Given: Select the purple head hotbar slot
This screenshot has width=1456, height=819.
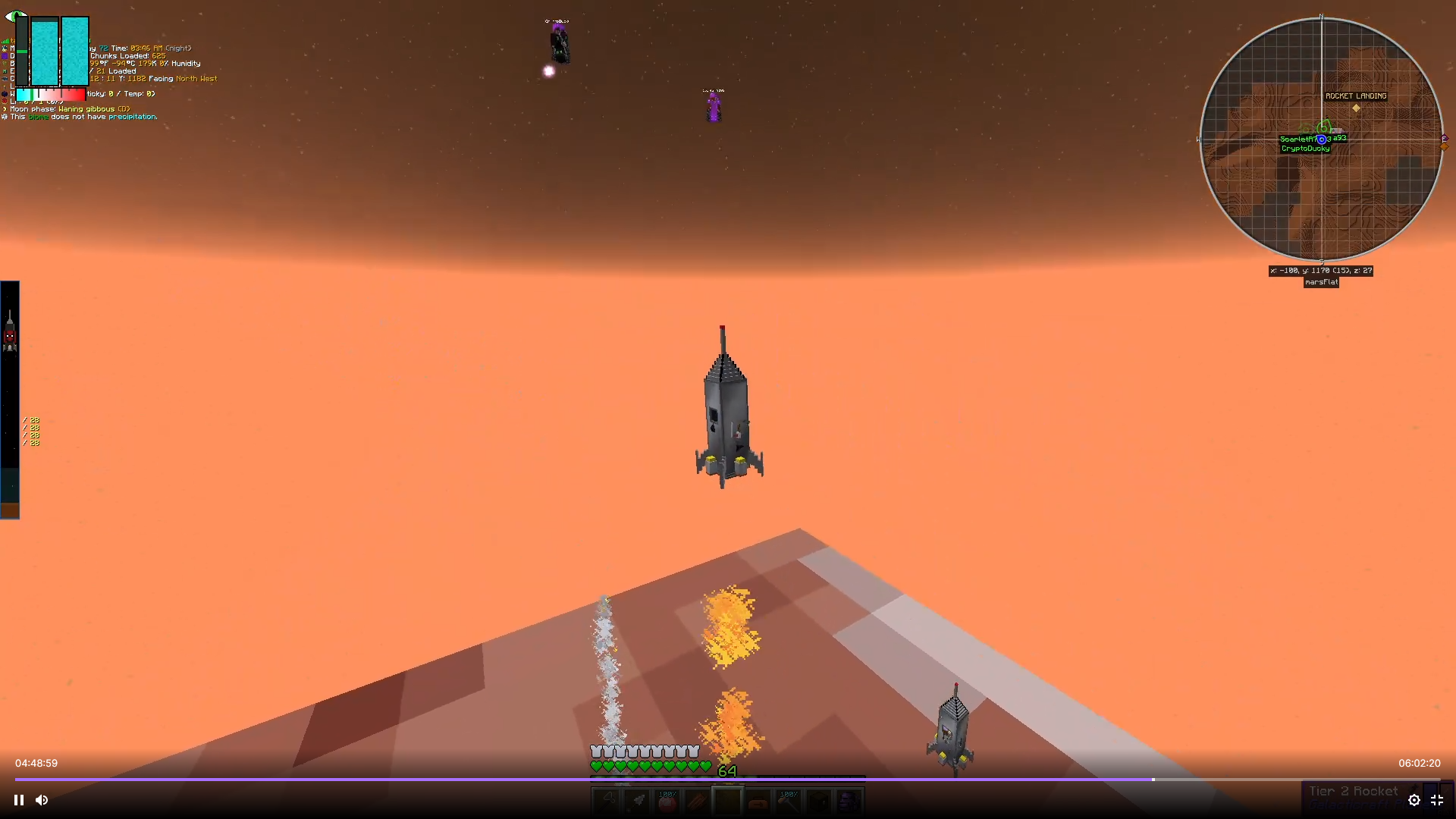Looking at the screenshot, I should pyautogui.click(x=849, y=801).
